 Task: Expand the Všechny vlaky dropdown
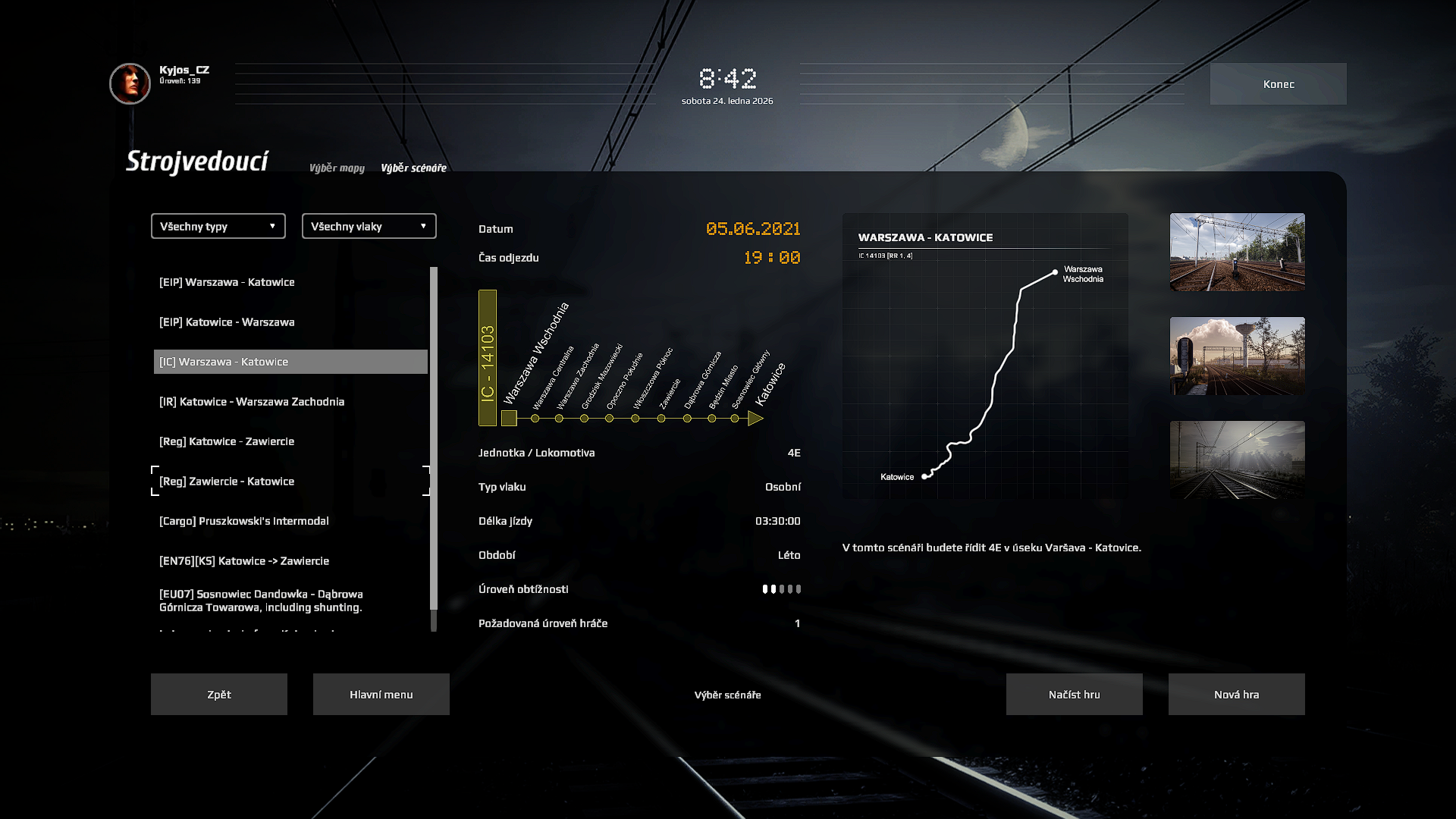point(369,226)
